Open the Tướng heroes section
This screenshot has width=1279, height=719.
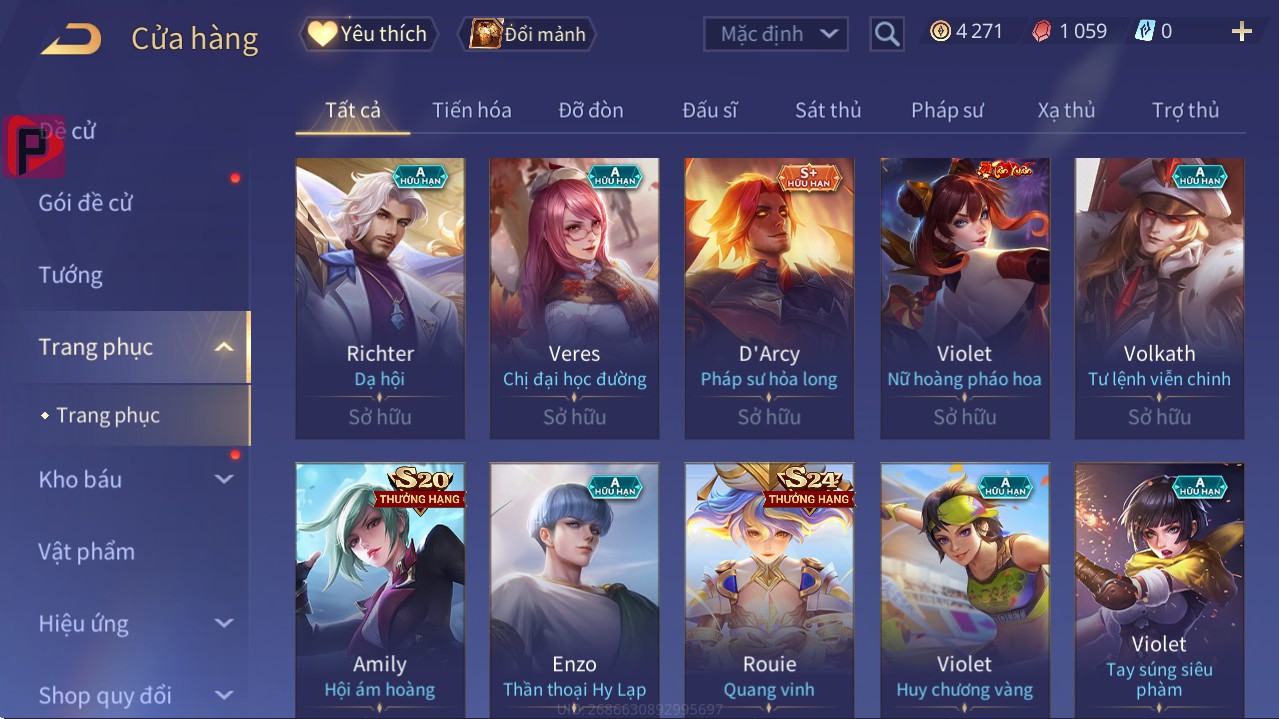pos(70,275)
